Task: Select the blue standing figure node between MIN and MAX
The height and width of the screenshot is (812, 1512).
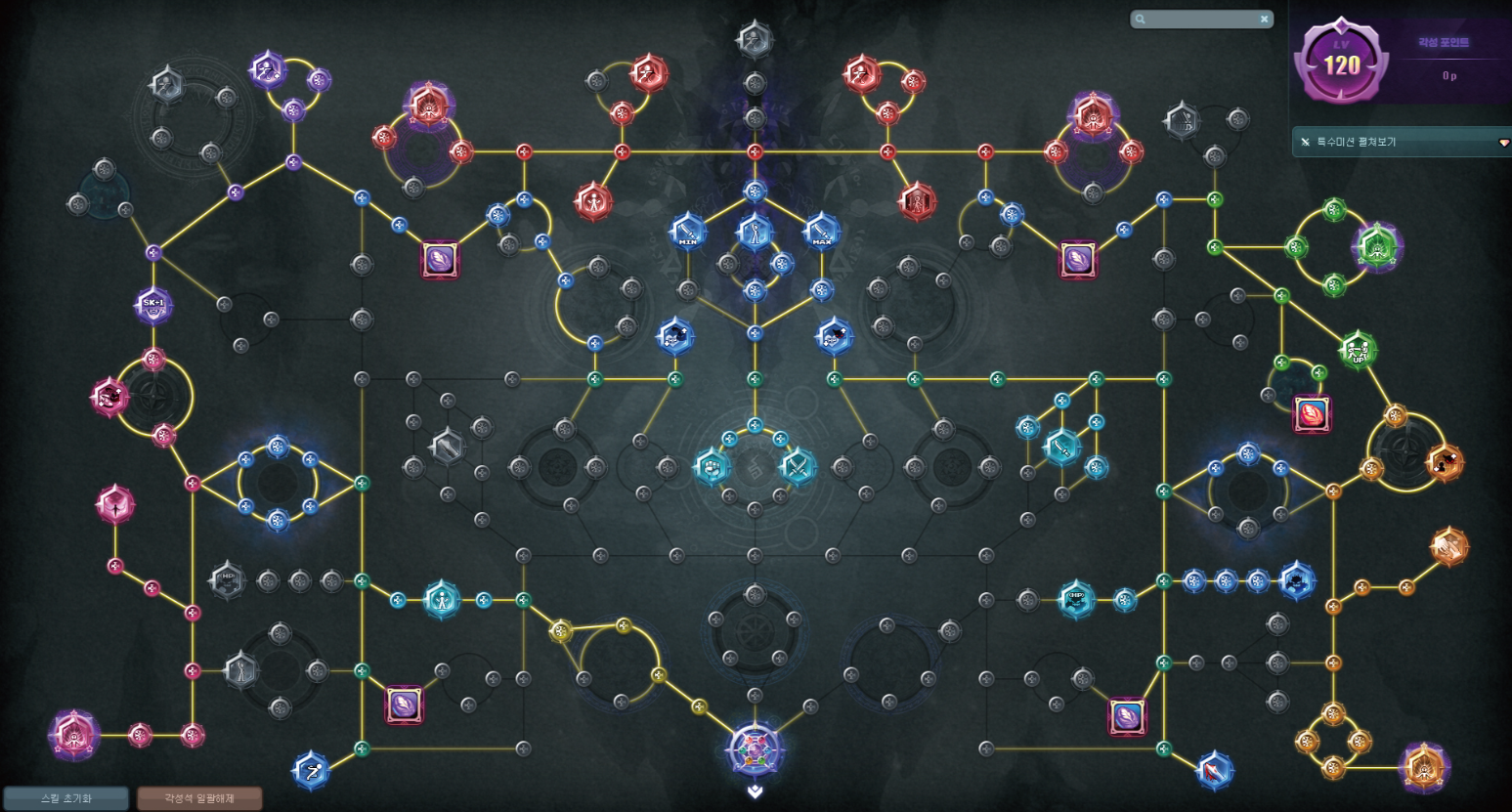Action: [x=755, y=233]
